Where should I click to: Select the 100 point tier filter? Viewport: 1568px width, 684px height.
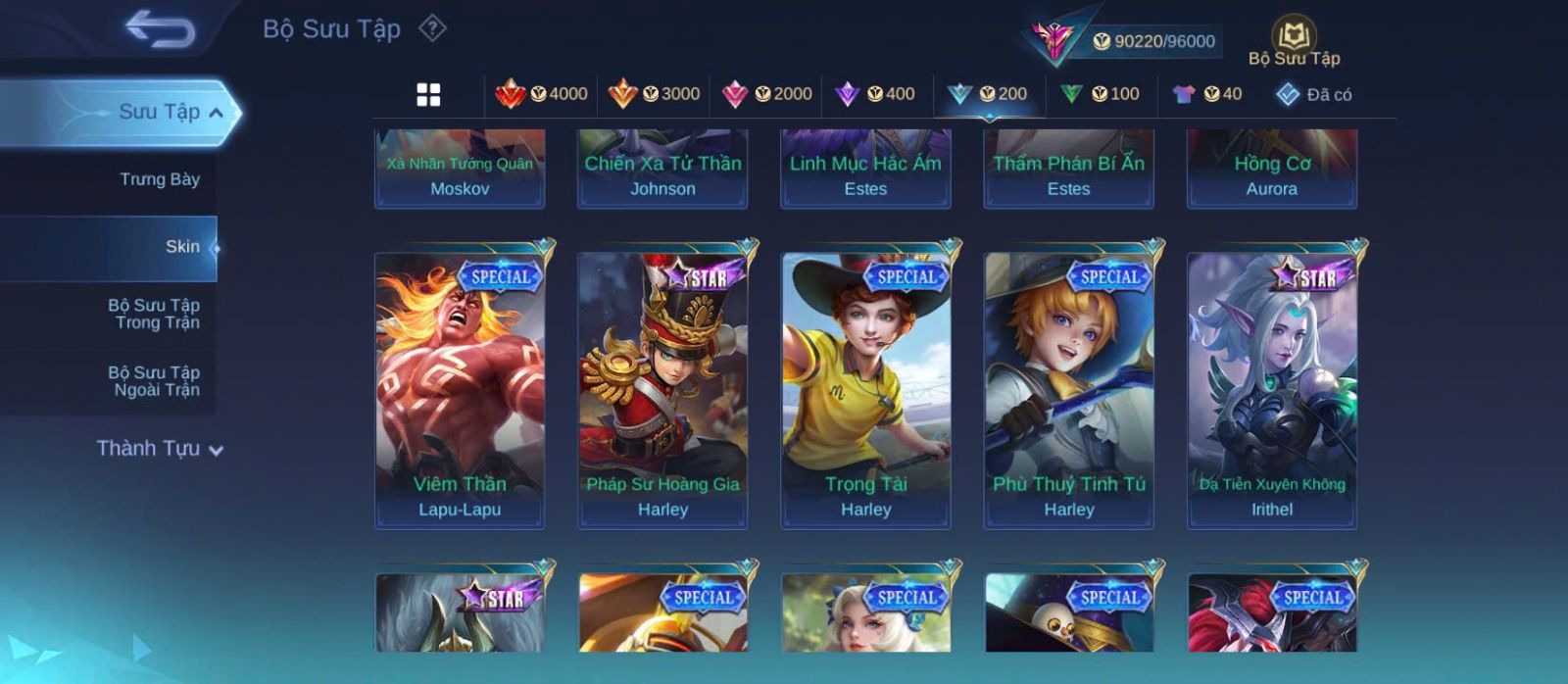coord(1101,94)
